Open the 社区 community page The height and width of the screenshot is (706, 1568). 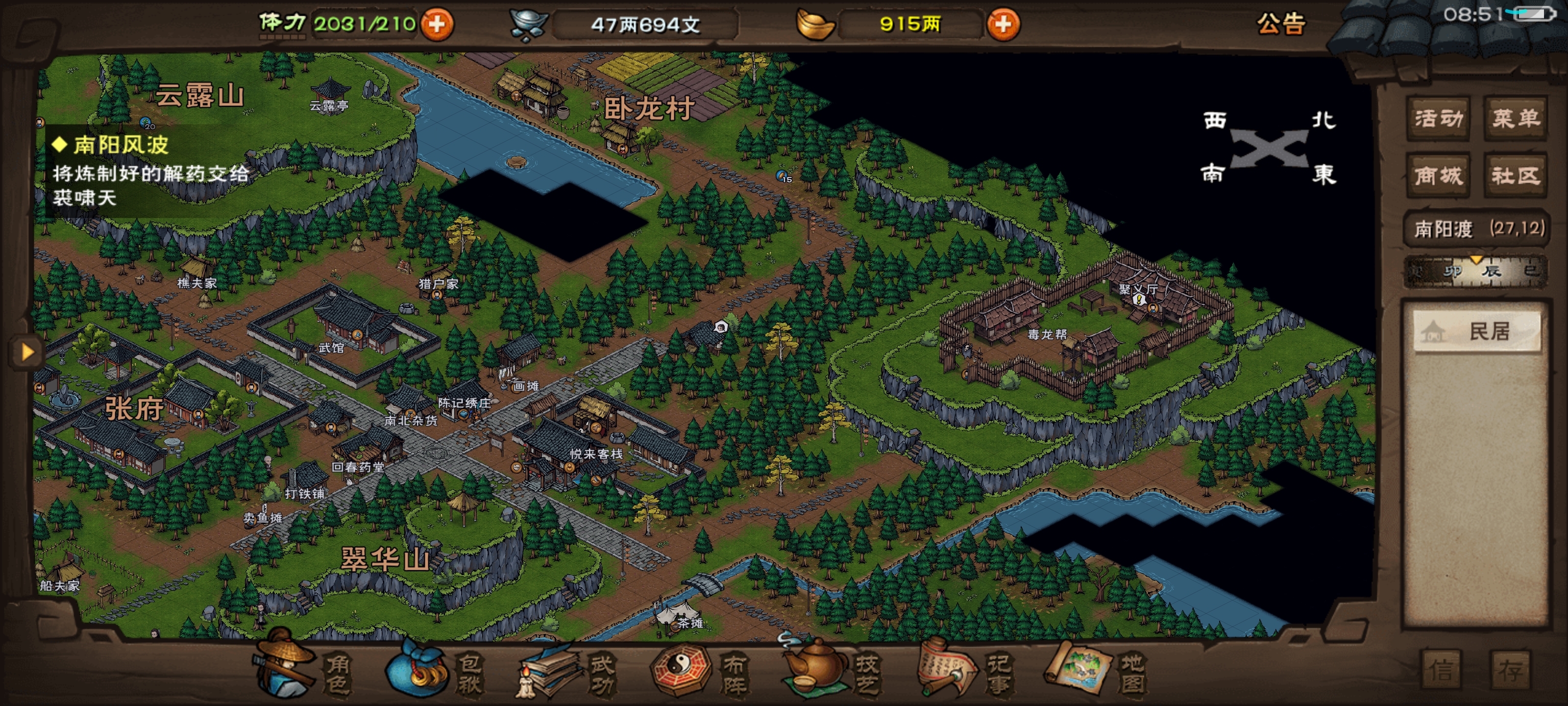tap(1515, 176)
